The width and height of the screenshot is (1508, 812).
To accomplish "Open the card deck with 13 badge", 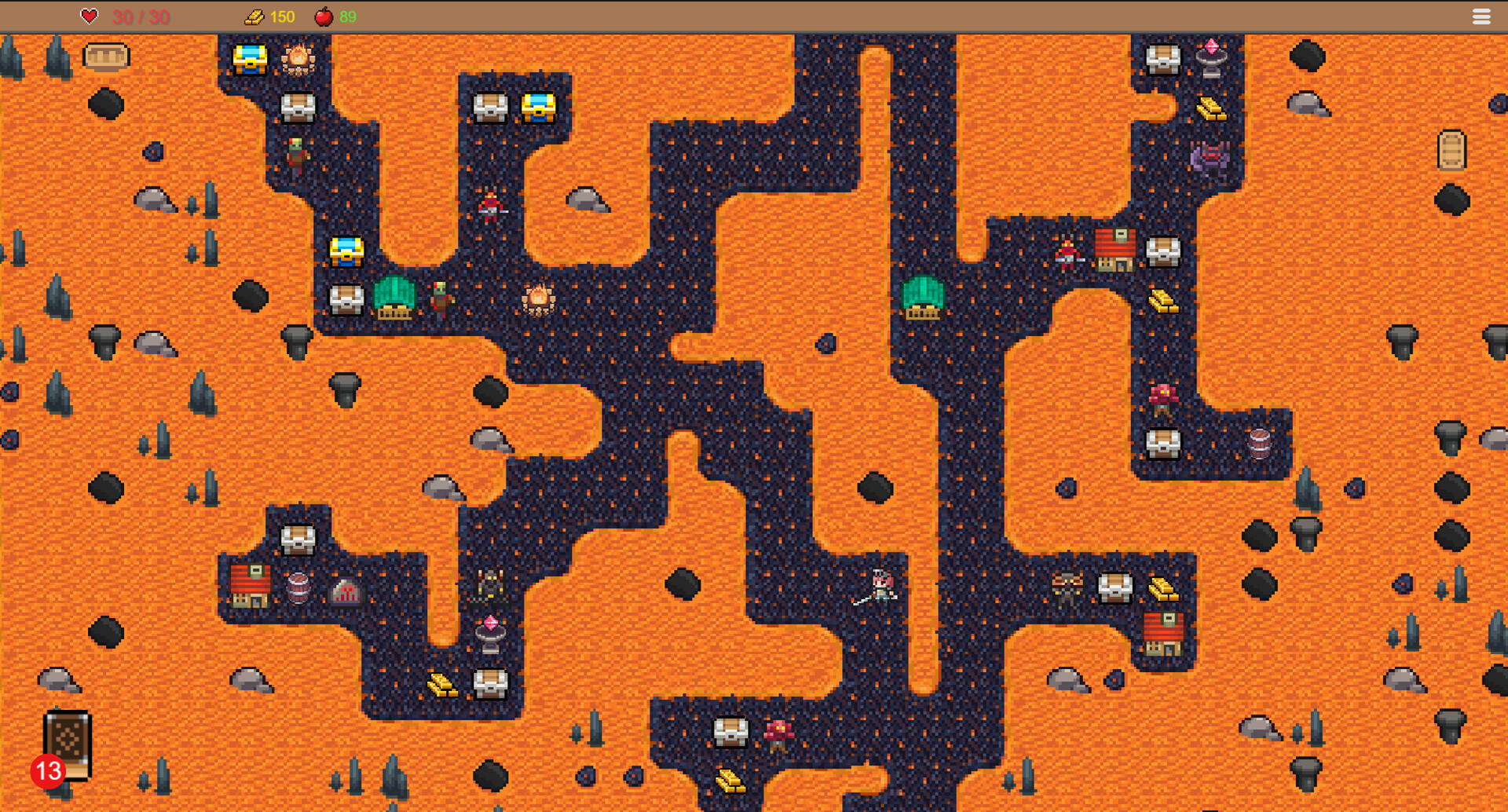I will click(68, 744).
